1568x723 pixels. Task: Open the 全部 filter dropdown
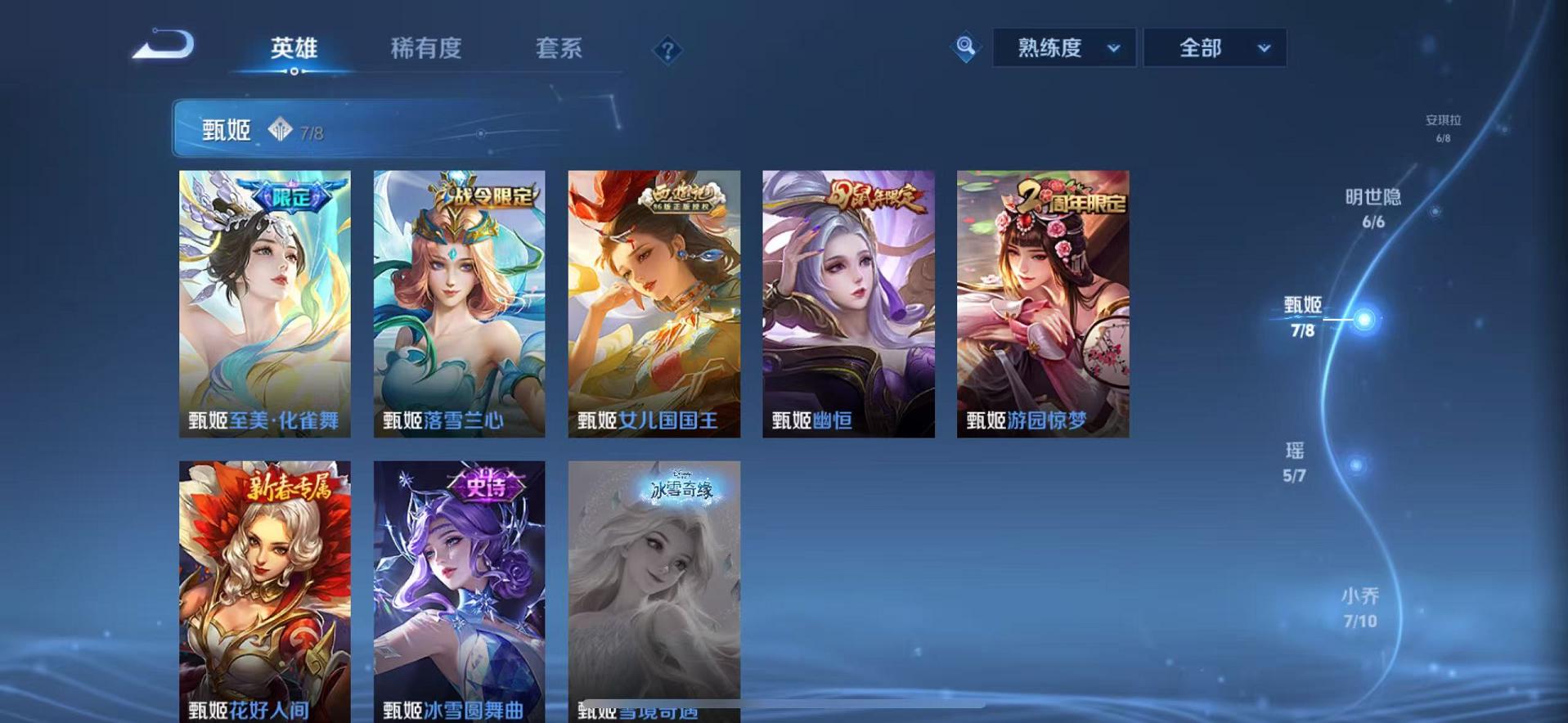1203,47
